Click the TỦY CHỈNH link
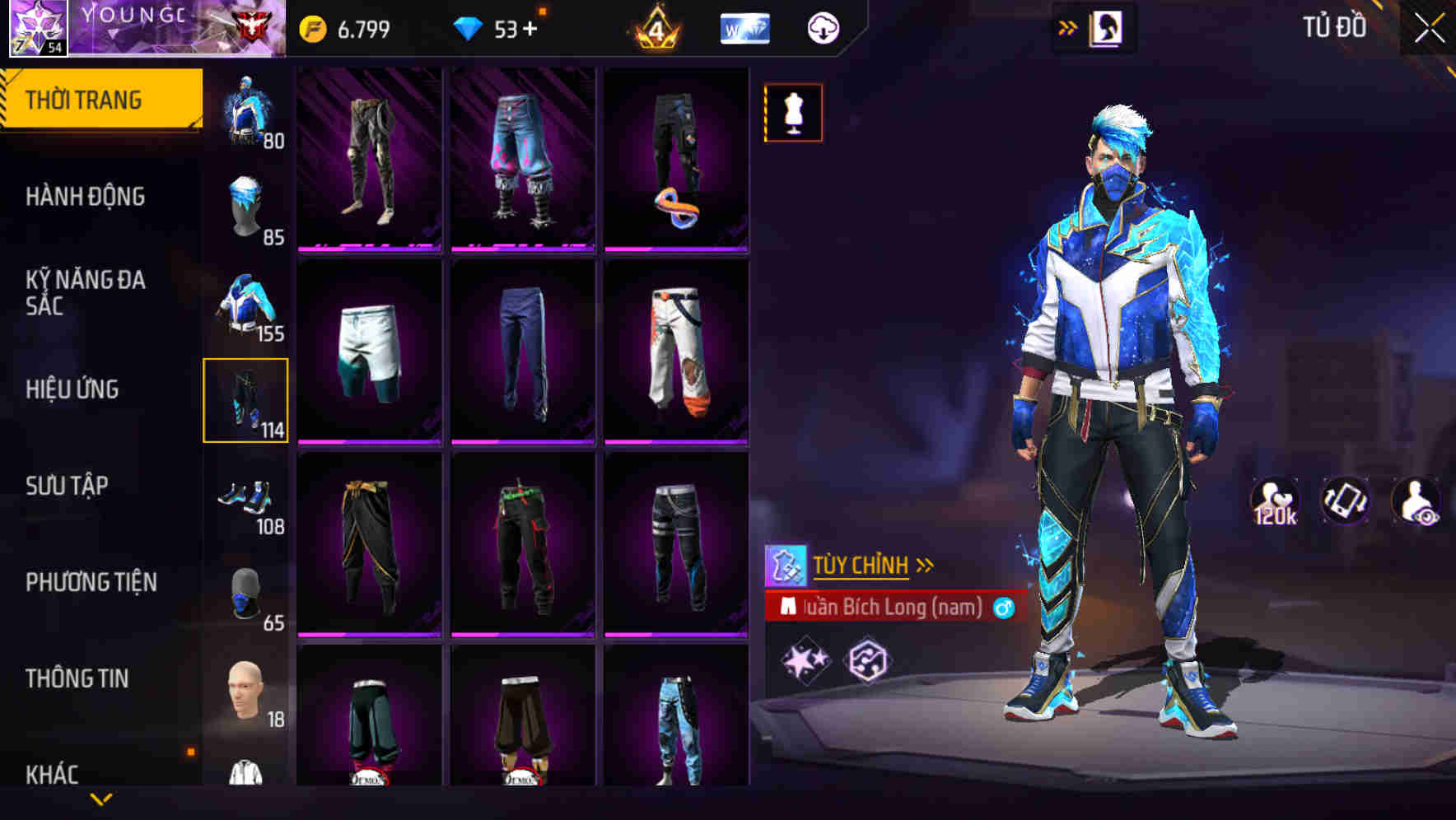Image resolution: width=1456 pixels, height=820 pixels. [x=861, y=565]
